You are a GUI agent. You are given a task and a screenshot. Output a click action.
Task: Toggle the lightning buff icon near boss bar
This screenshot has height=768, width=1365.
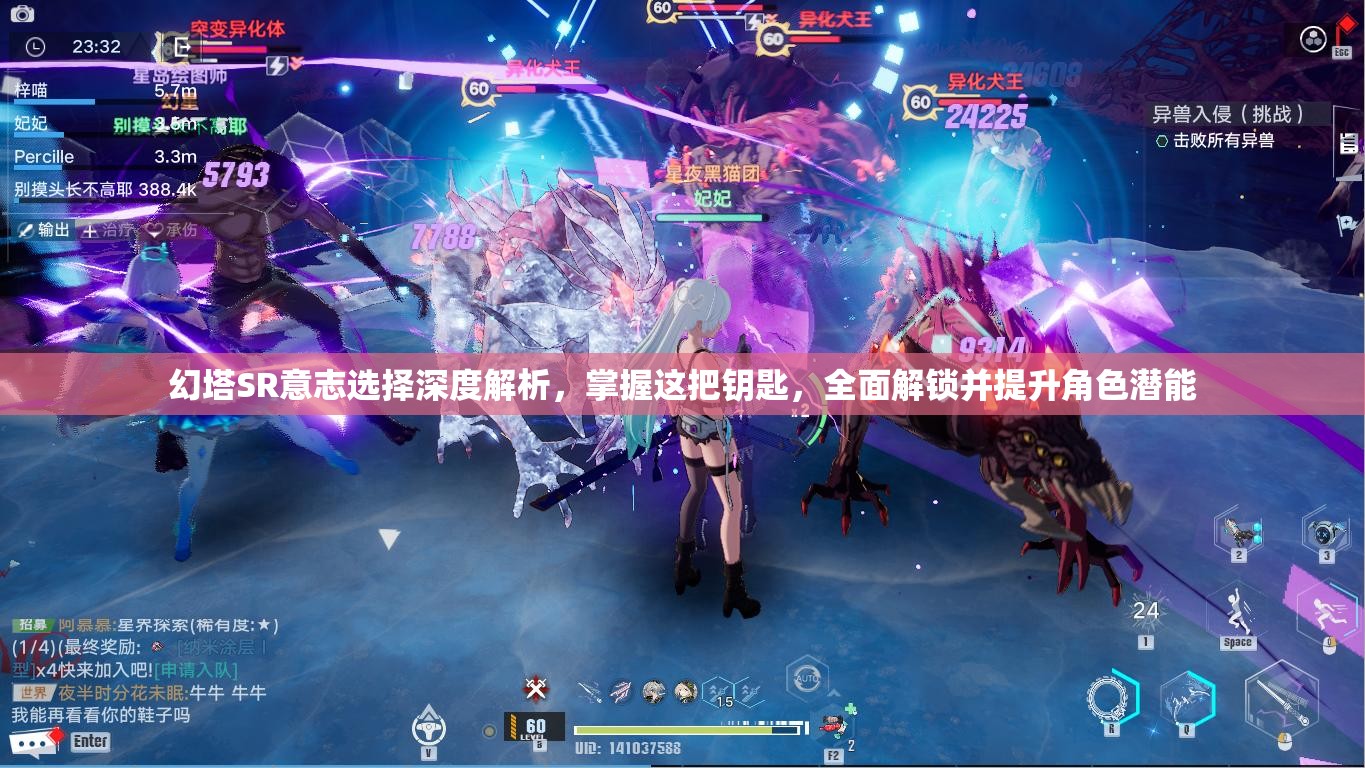(276, 64)
